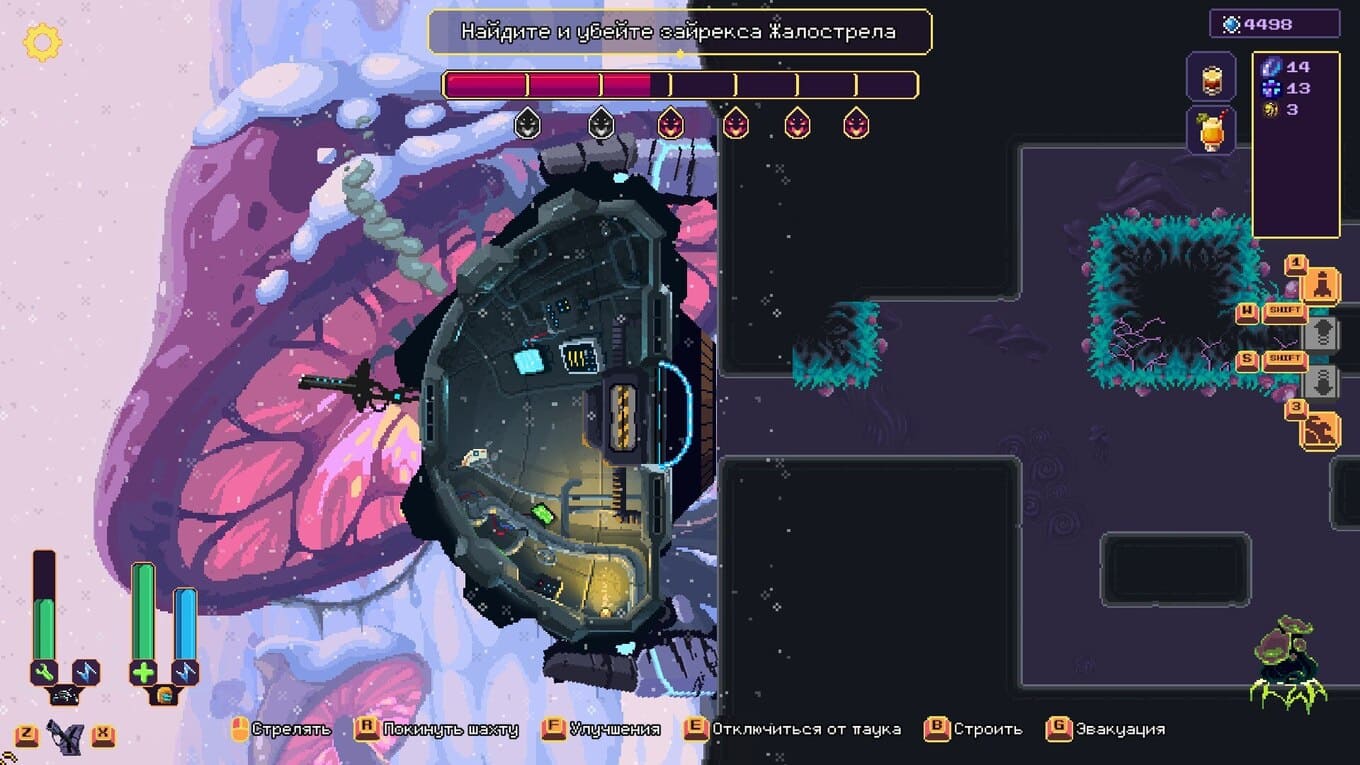
Task: Click the quest objective banner about Жалострел
Action: (x=679, y=32)
